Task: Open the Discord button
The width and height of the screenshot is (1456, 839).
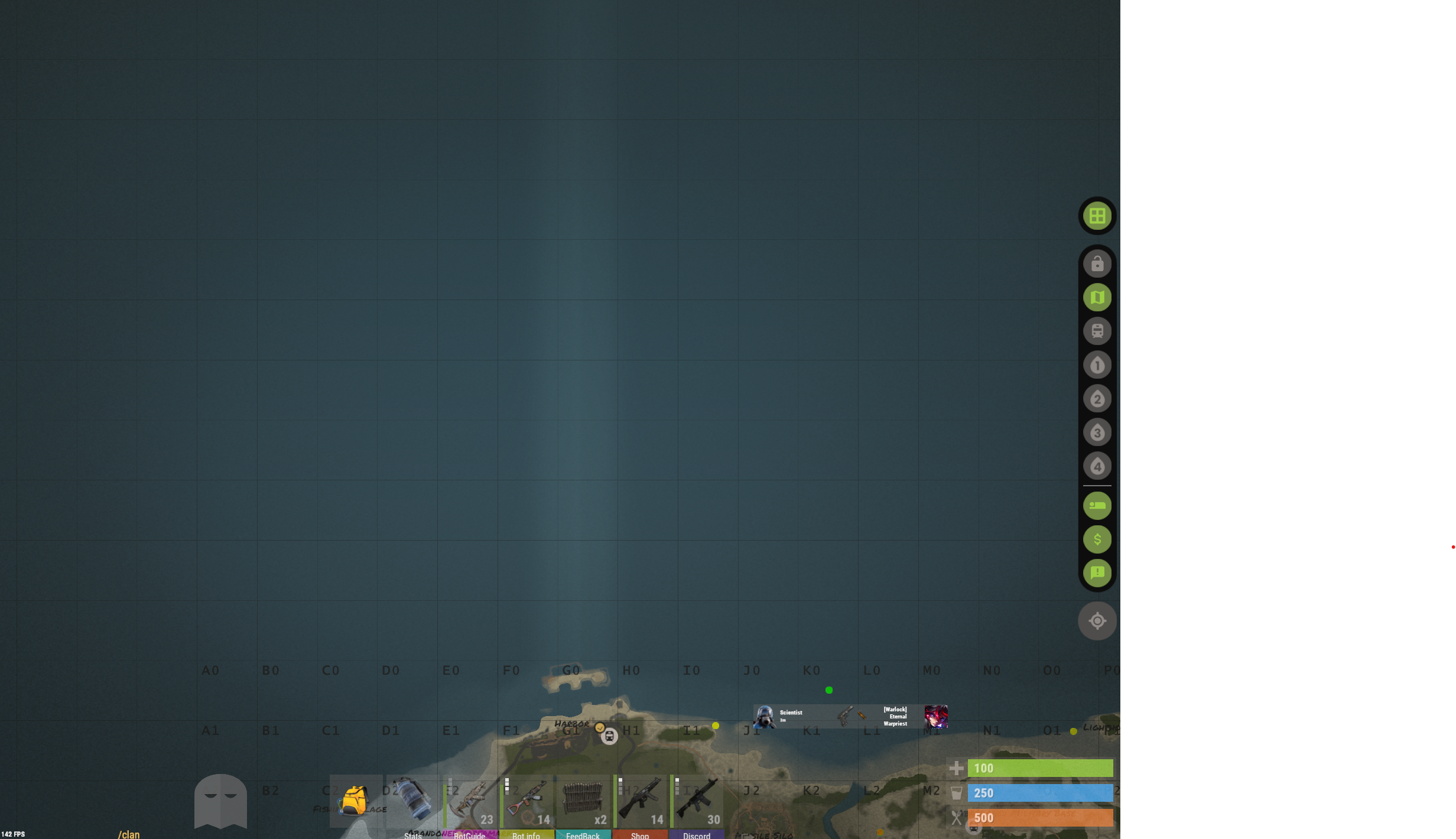Action: click(x=697, y=835)
